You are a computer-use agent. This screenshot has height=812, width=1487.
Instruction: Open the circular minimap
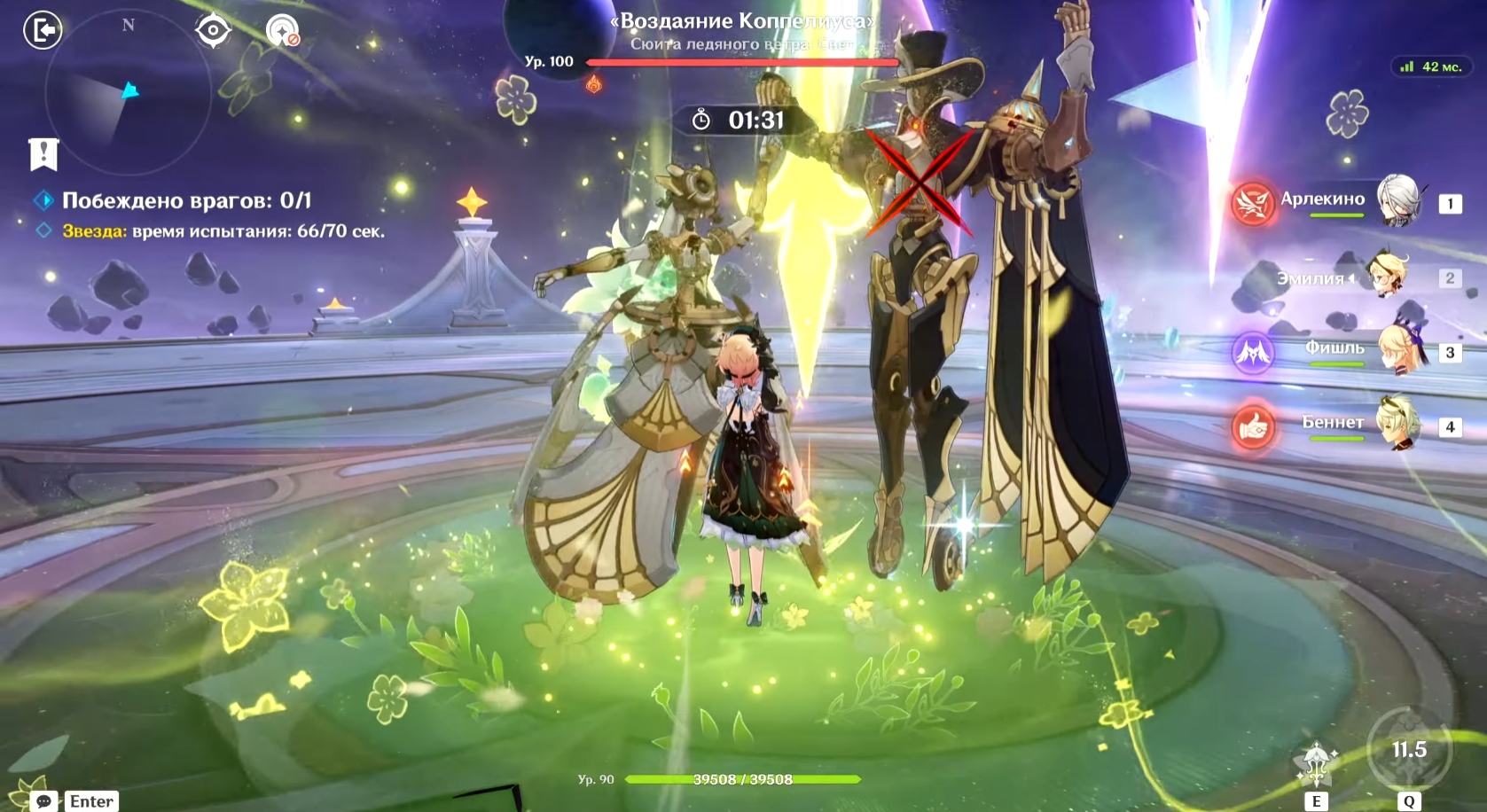point(127,94)
